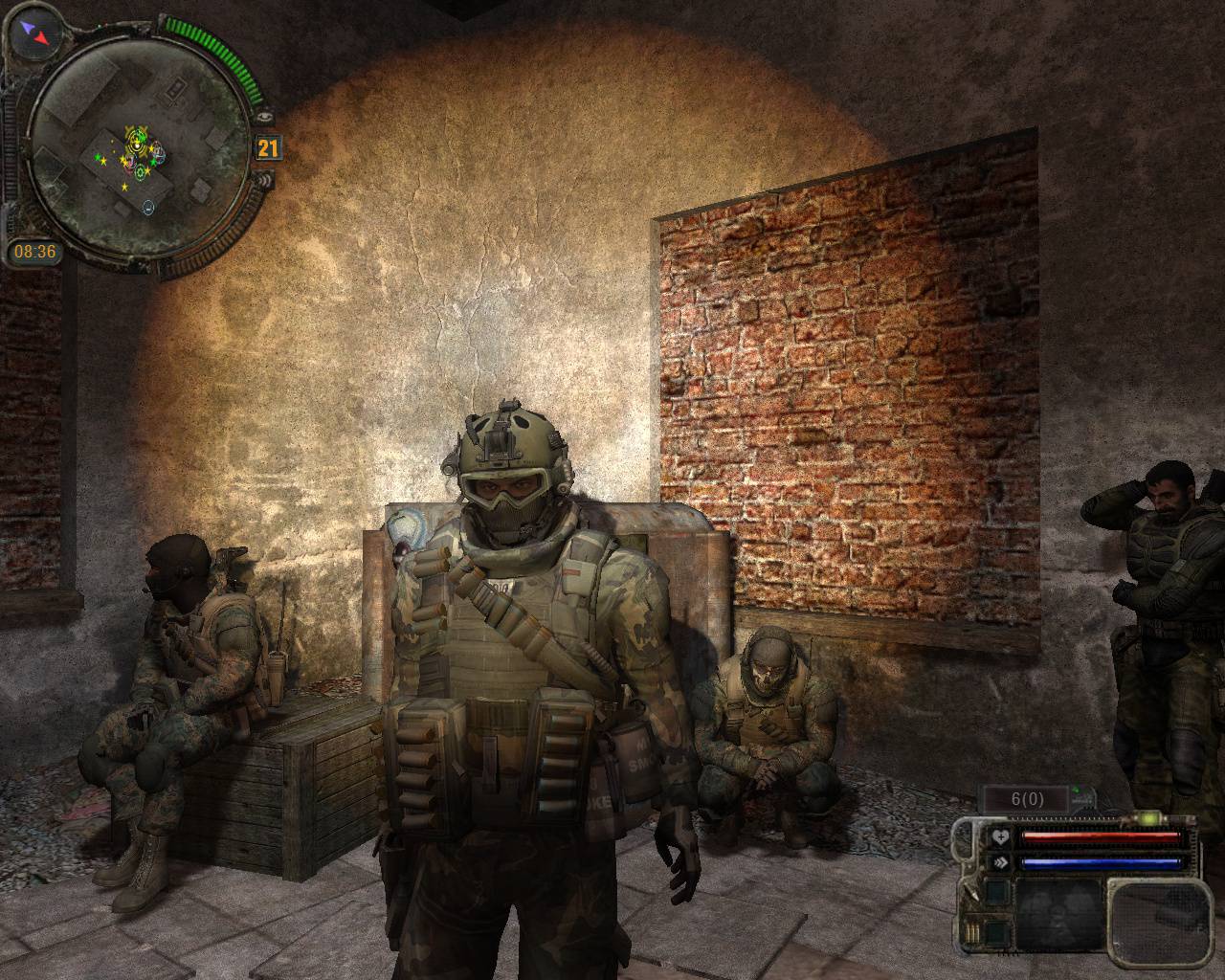This screenshot has width=1225, height=980.
Task: Select the gas mask portrait panel
Action: pyautogui.click(x=1058, y=912)
